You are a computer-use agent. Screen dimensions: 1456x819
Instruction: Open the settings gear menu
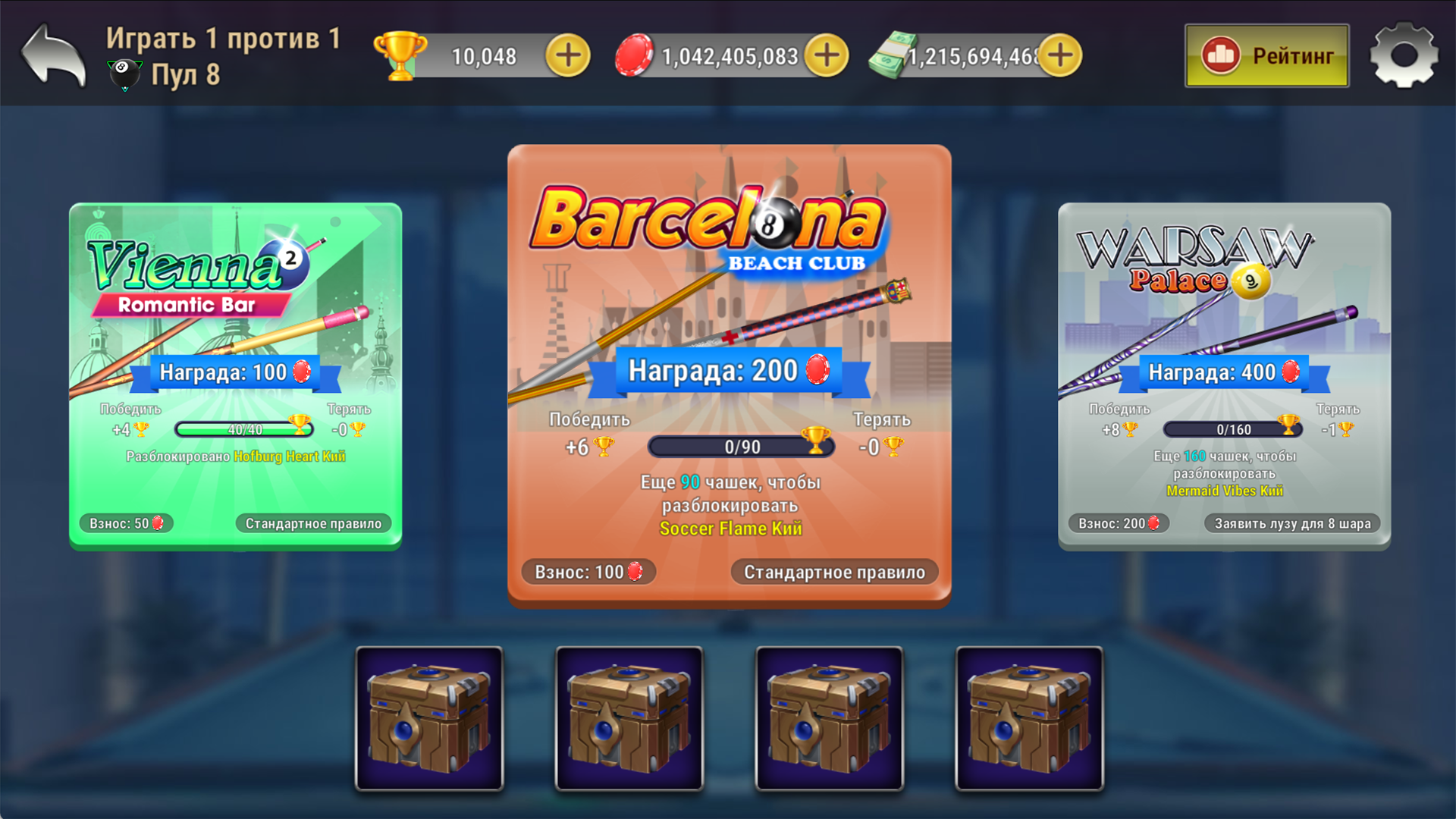tap(1403, 55)
